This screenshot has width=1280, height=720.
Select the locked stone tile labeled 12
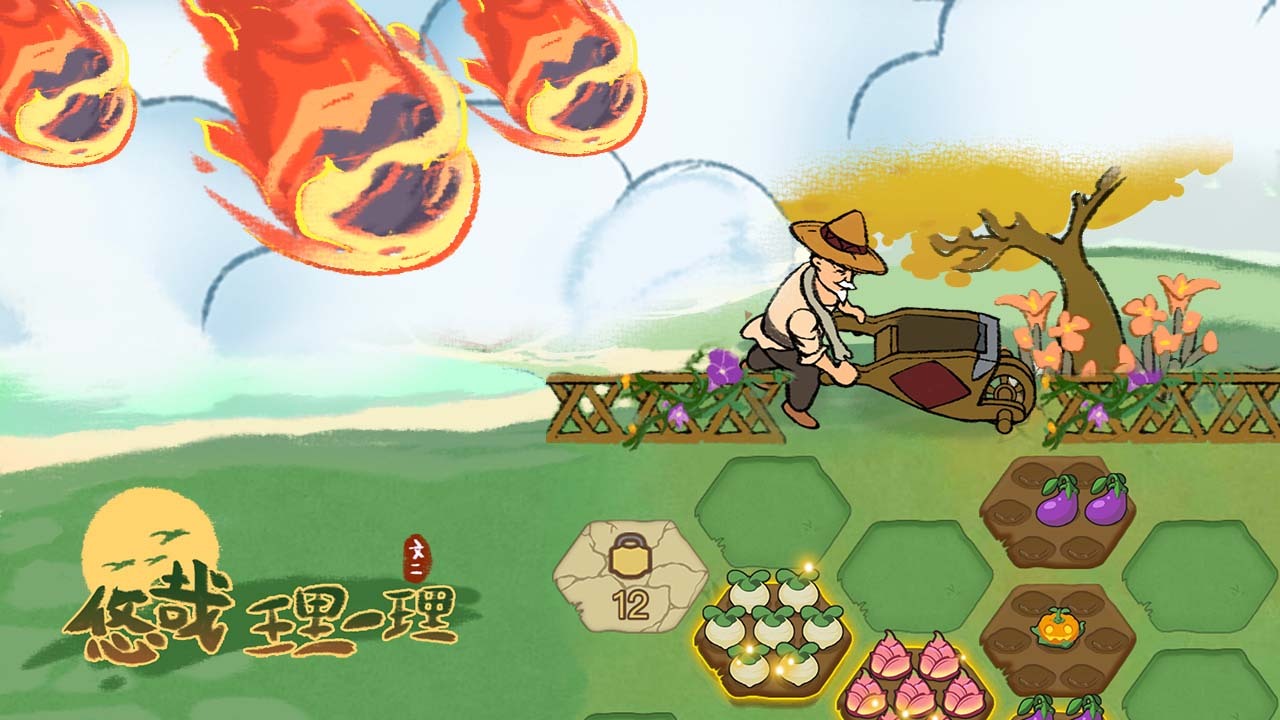[630, 576]
